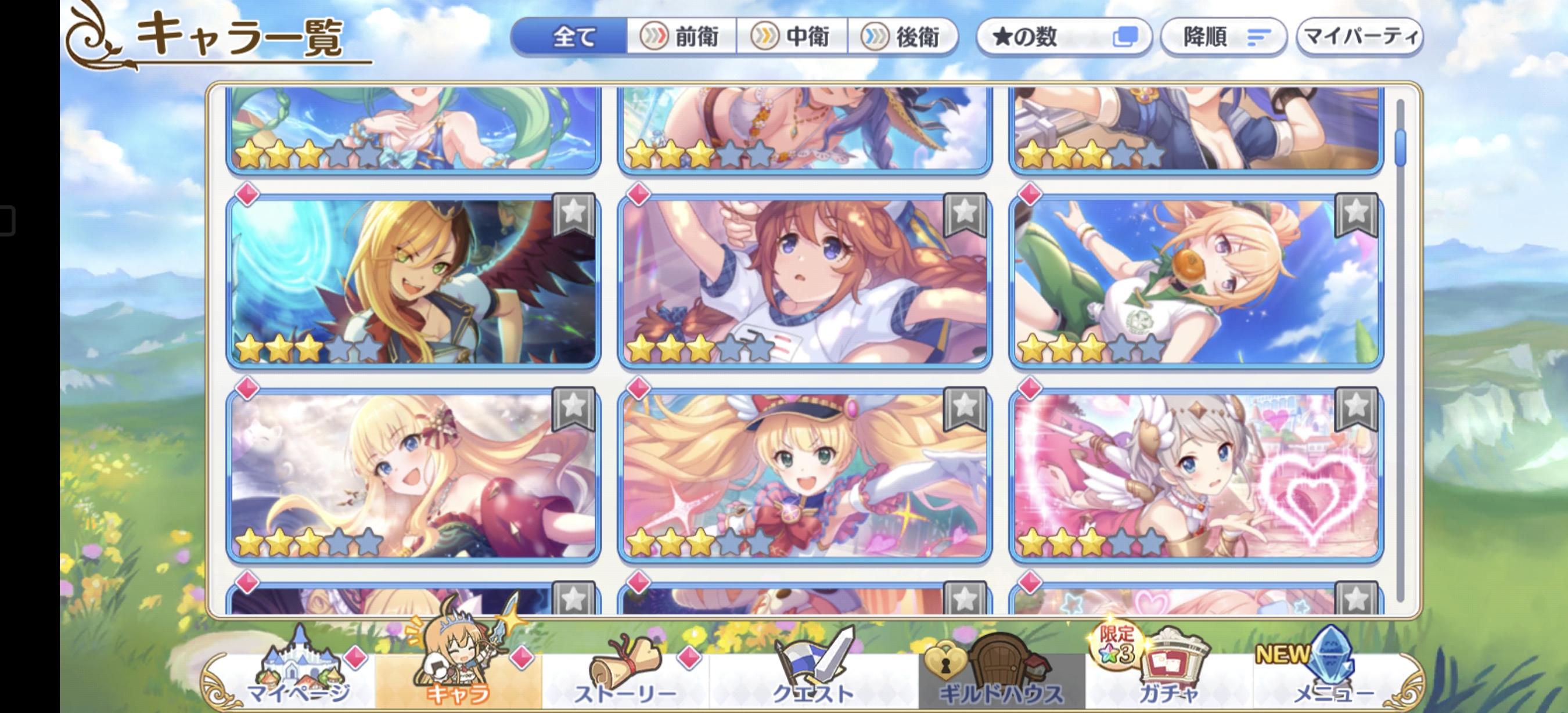Click the 全て filter button
Image resolution: width=1568 pixels, height=713 pixels.
(572, 38)
